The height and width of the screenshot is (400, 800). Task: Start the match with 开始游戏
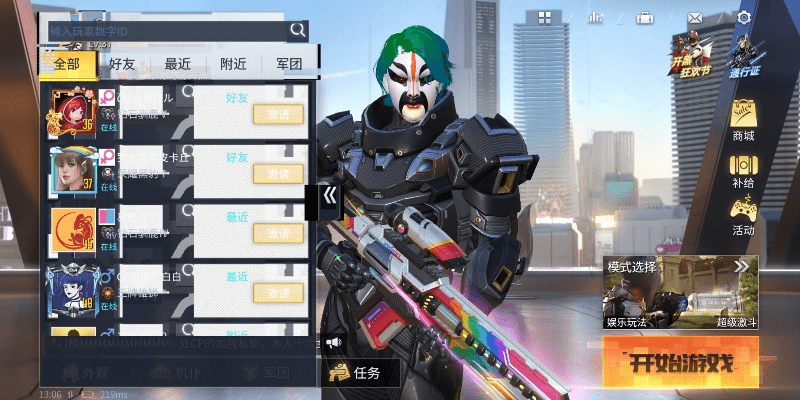(680, 362)
